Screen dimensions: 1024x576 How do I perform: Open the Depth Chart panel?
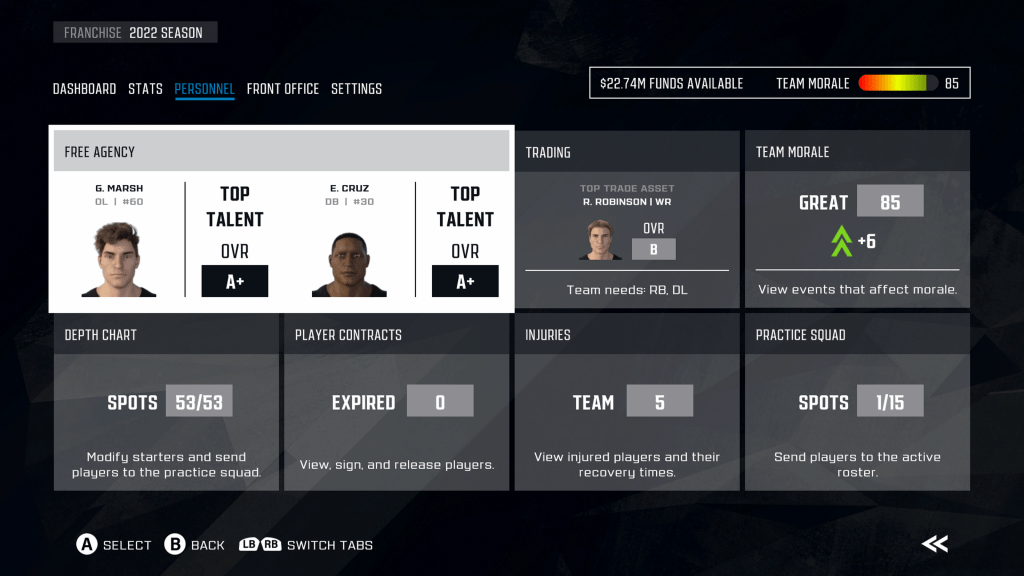coord(166,402)
